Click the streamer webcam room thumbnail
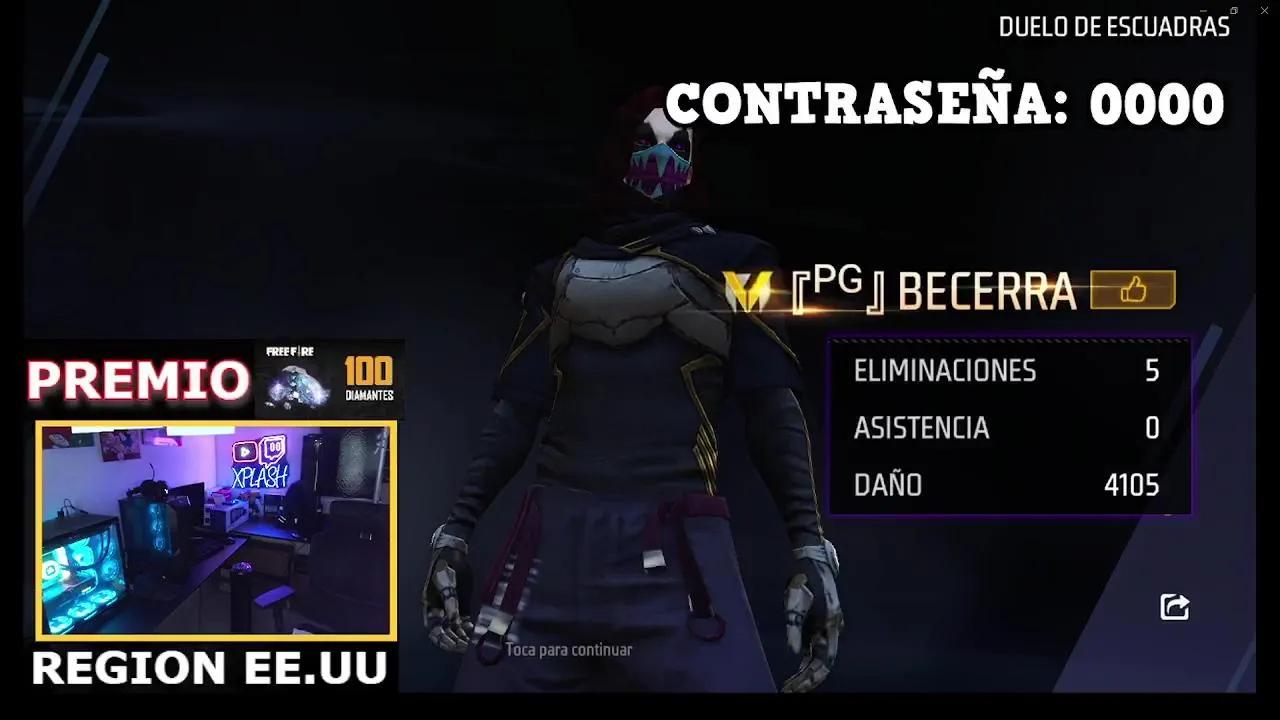The image size is (1280, 720). pyautogui.click(x=218, y=530)
